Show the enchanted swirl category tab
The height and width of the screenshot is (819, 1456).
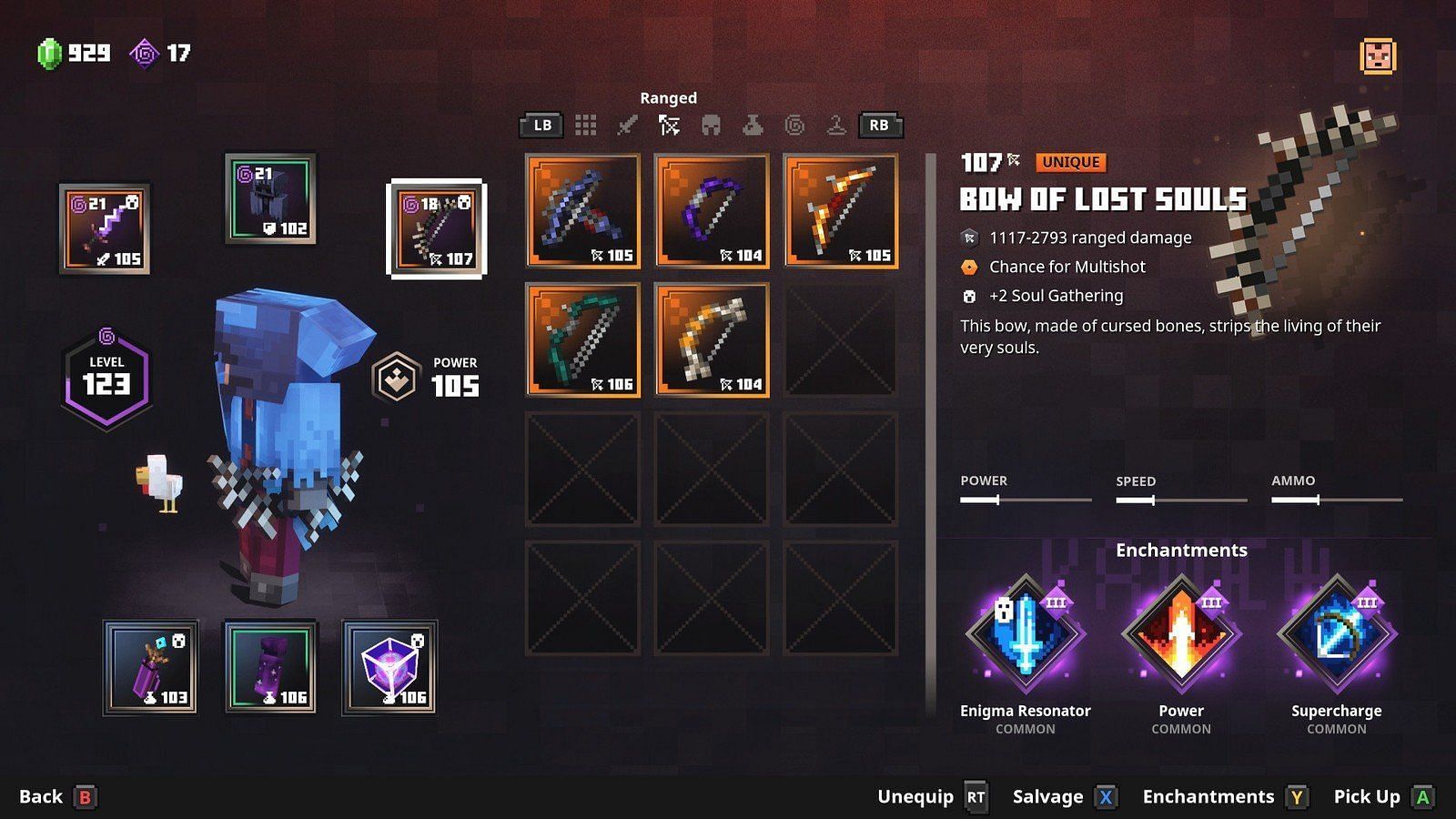coord(794,126)
